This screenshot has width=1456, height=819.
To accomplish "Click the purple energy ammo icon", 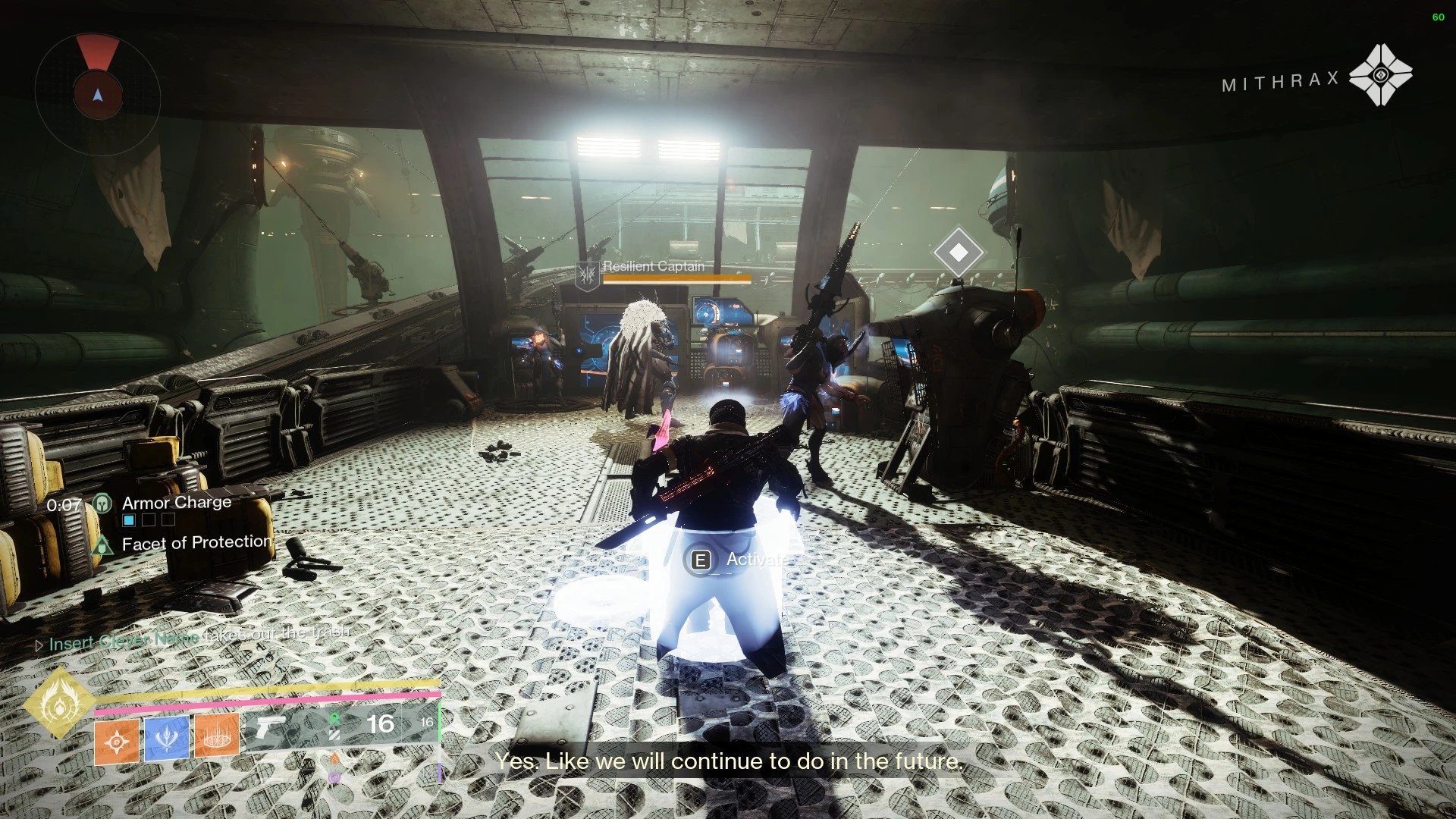I will point(334,777).
